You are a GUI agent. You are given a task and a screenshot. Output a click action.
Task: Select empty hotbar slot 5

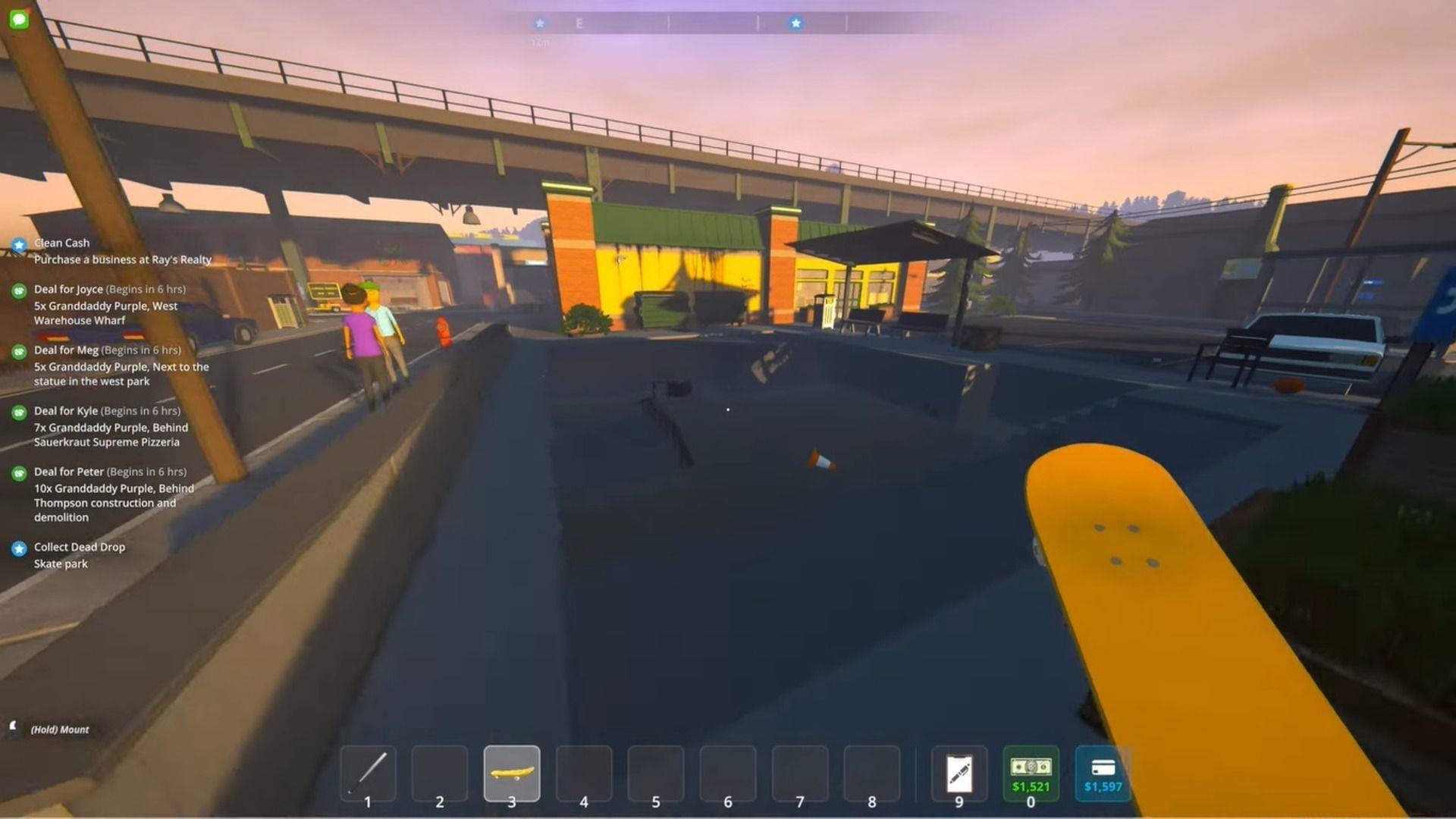coord(657,772)
